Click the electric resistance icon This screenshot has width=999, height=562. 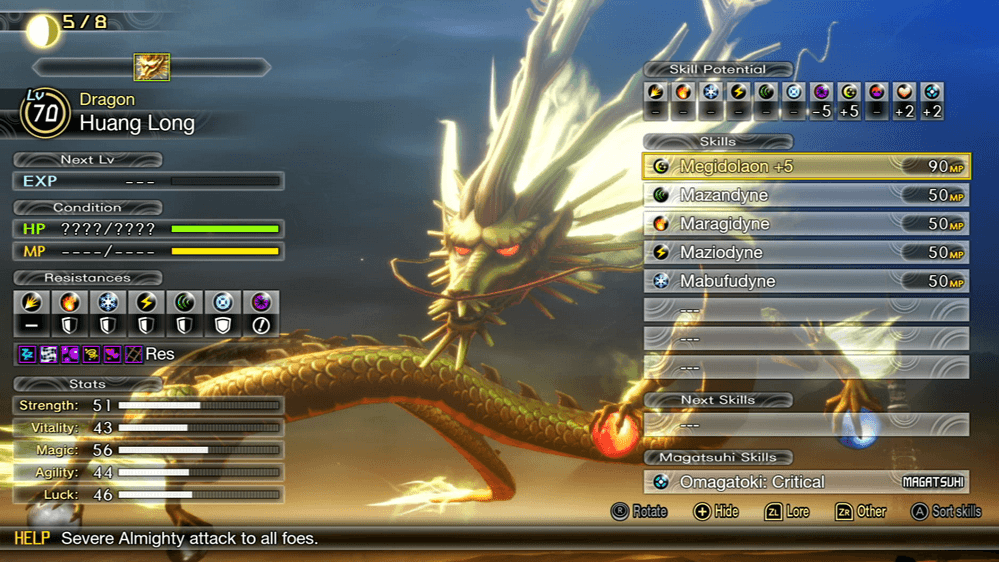(x=146, y=302)
